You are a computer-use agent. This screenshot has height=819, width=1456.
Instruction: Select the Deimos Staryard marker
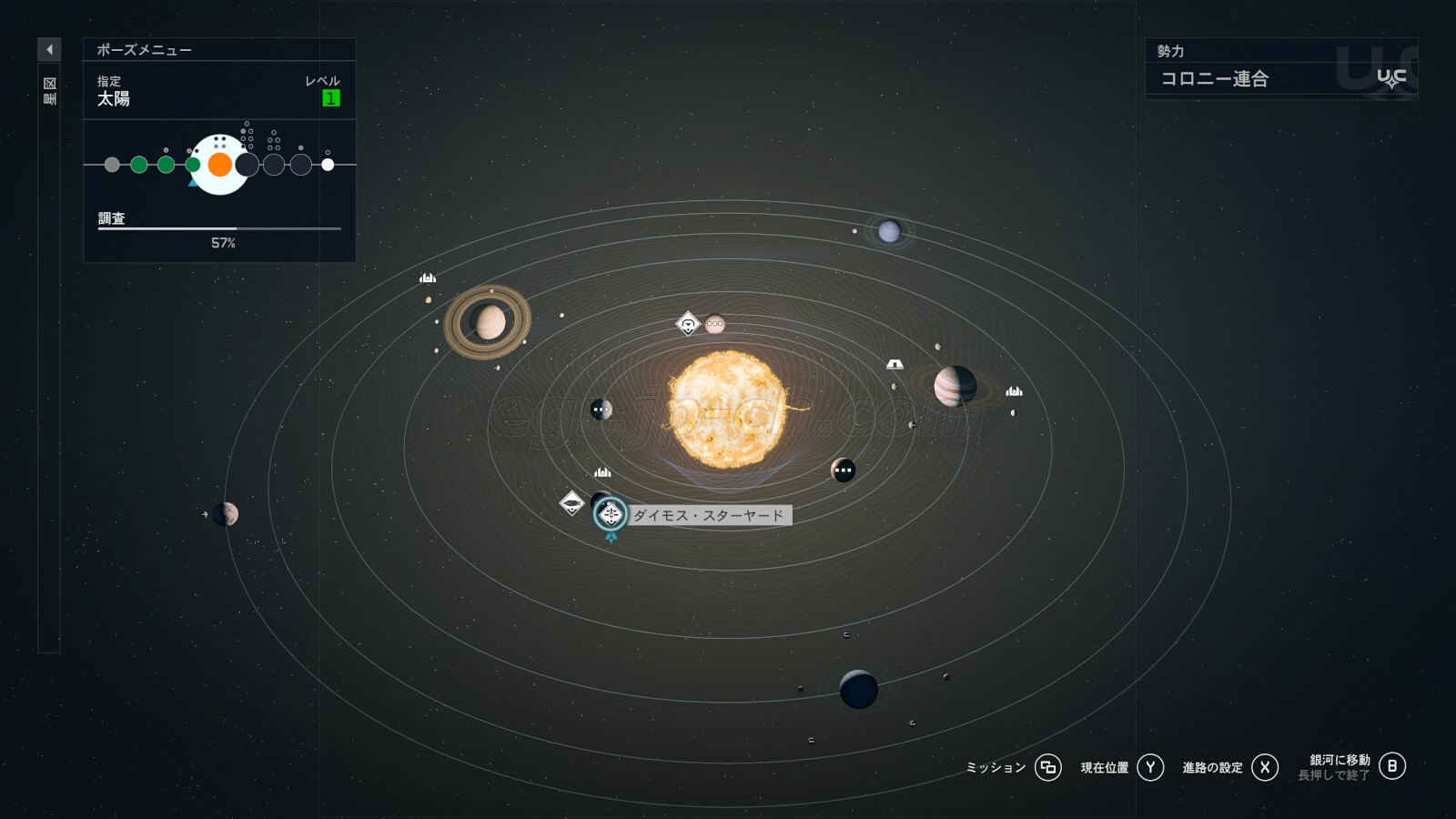pos(611,515)
